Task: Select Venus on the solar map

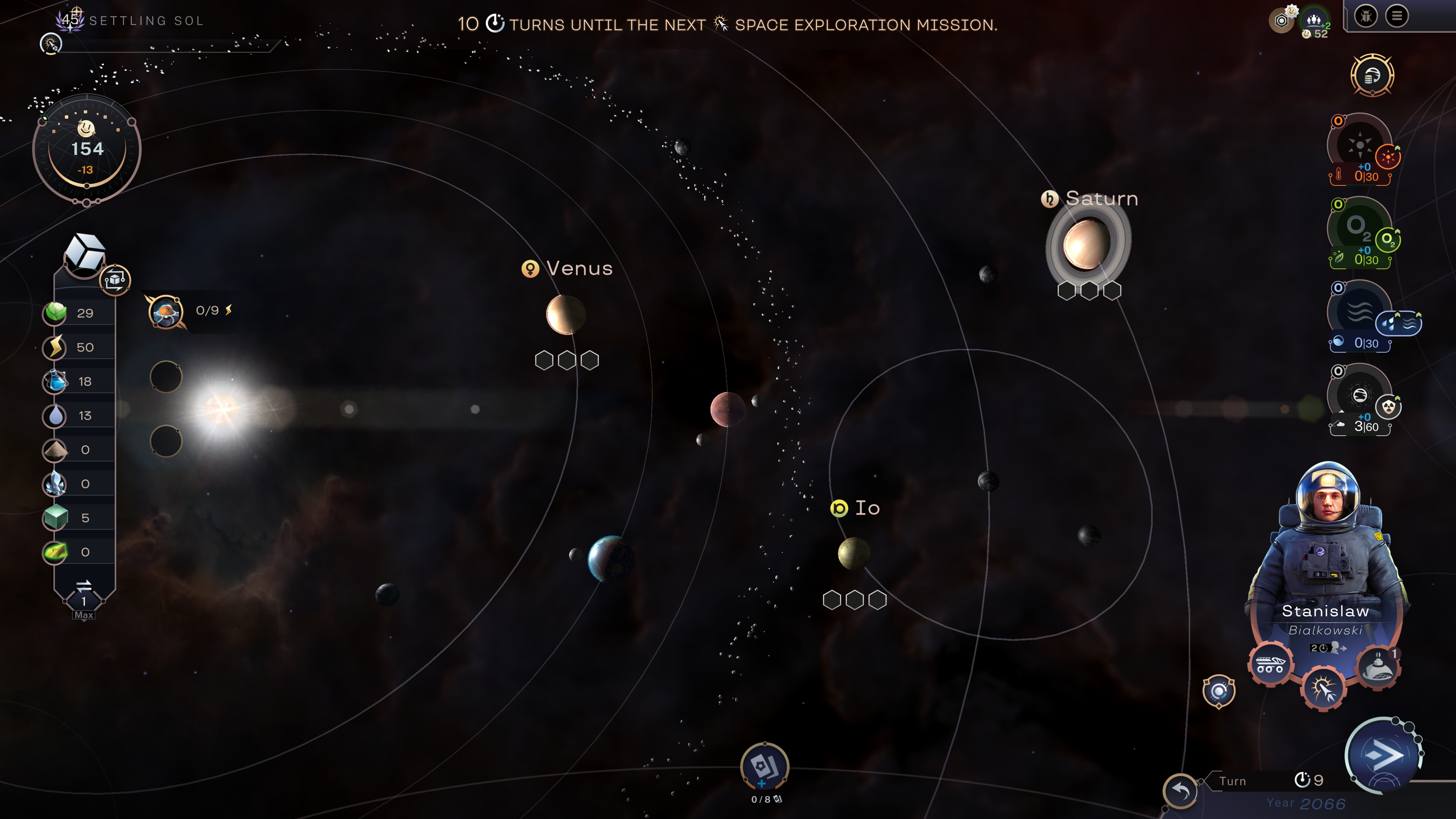Action: [x=565, y=314]
